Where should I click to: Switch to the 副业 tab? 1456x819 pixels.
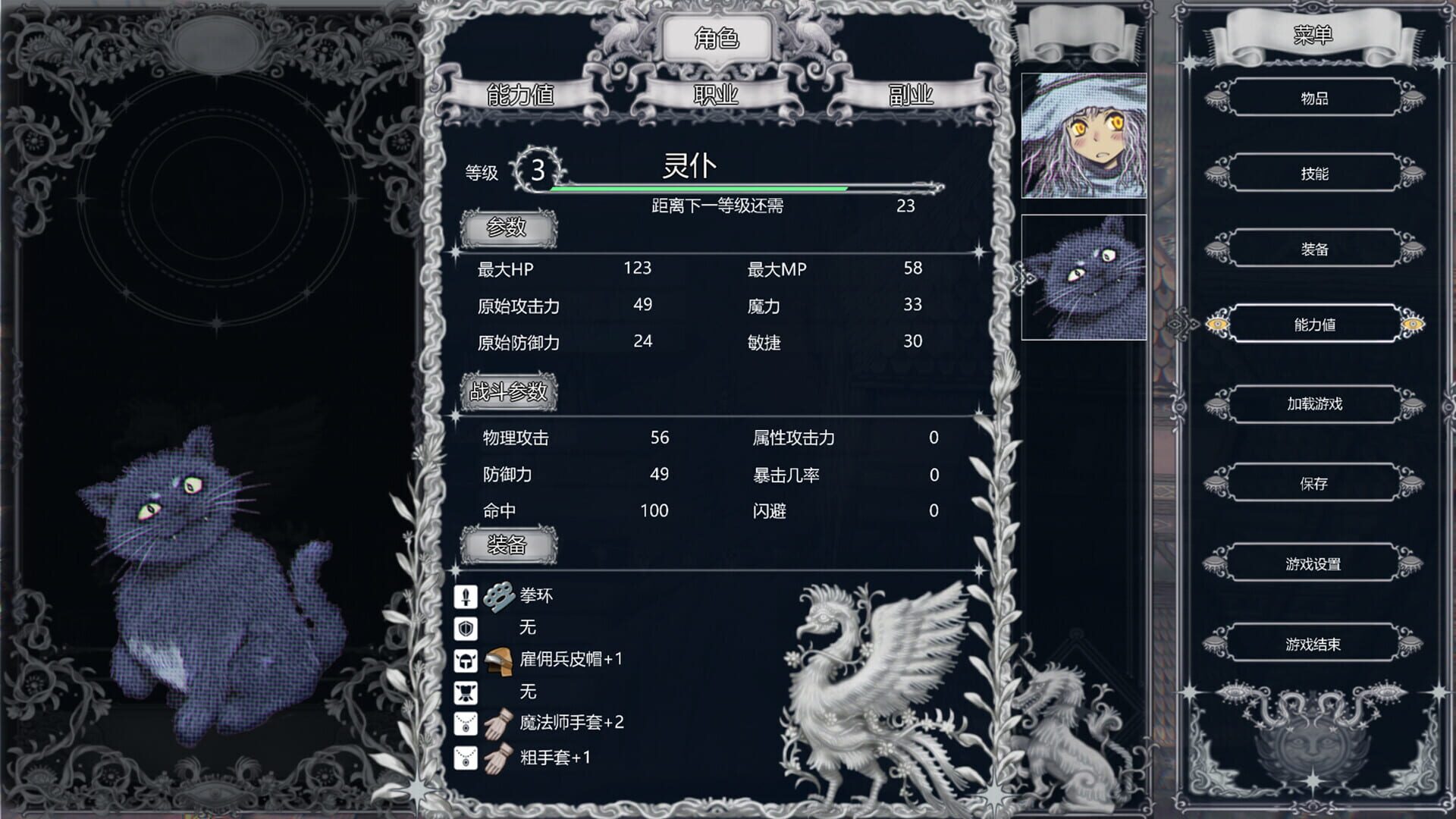pos(911,96)
